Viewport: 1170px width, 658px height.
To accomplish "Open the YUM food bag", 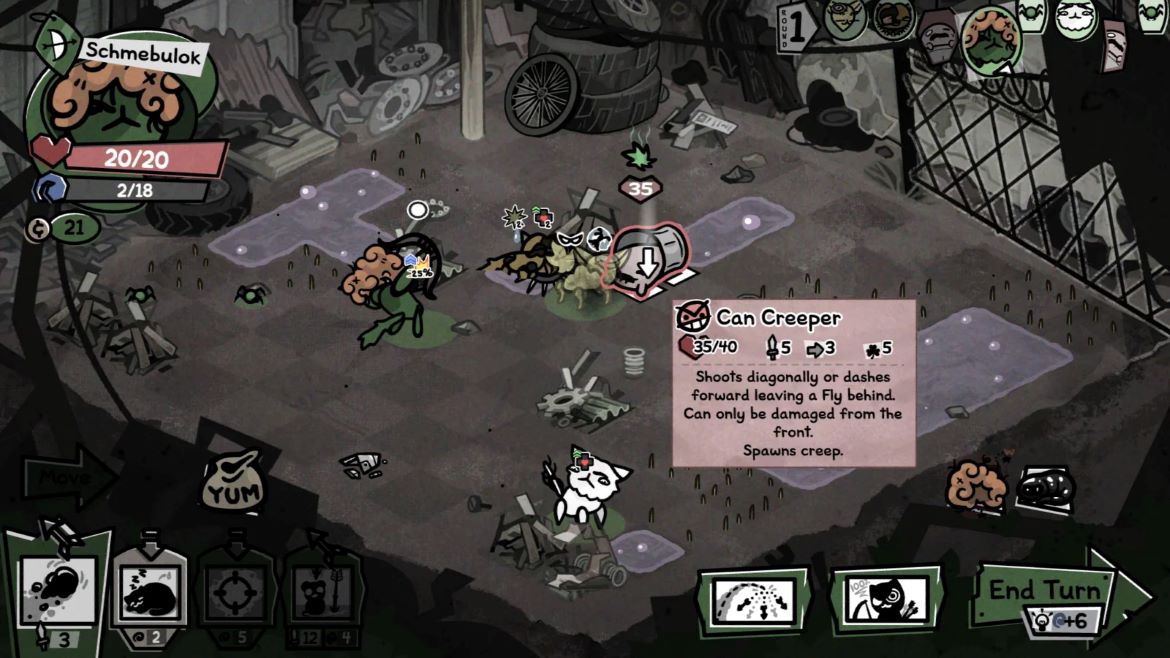I will (232, 483).
